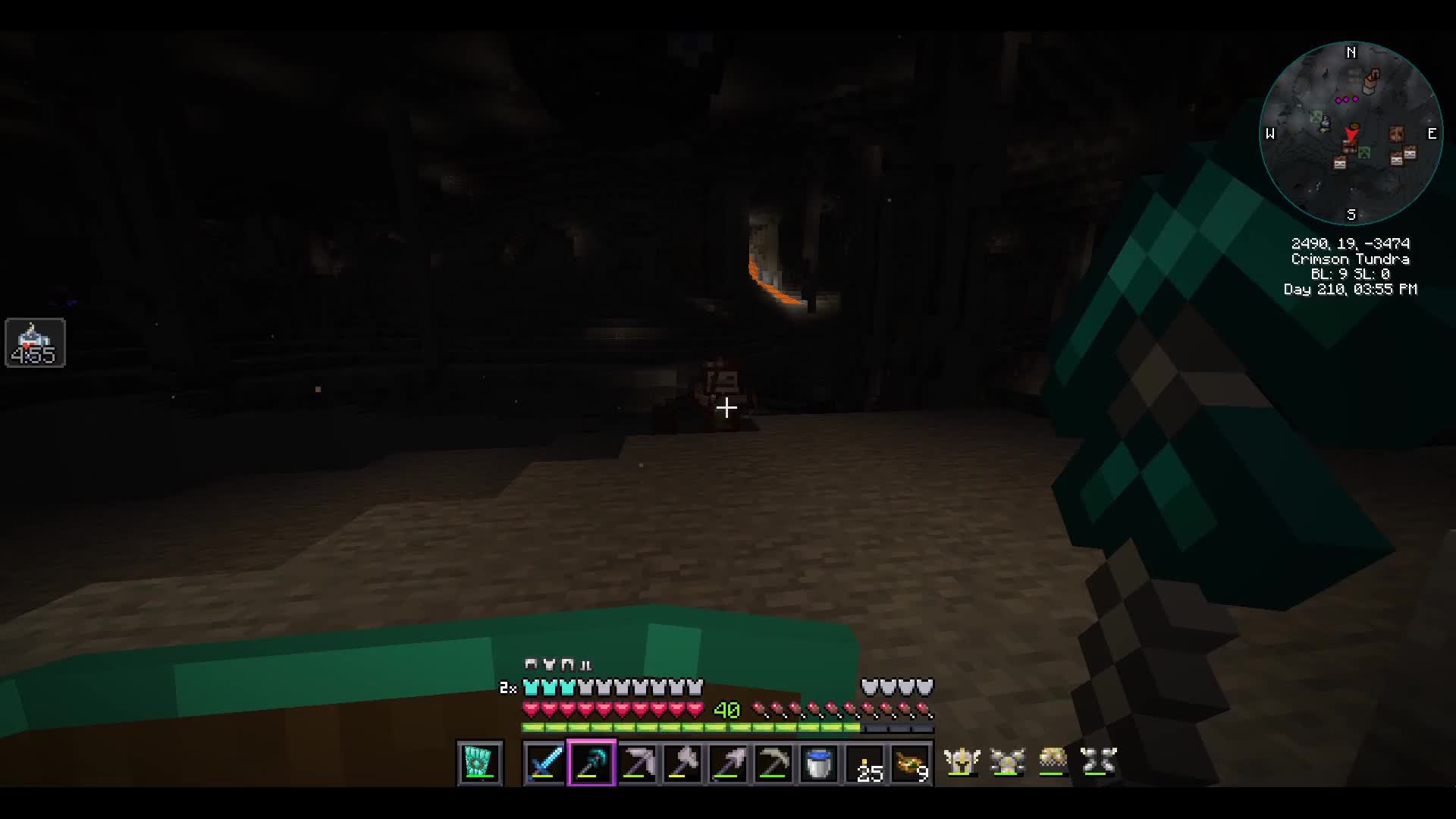Choose the hoe at the hotbar's right side
Image resolution: width=1456 pixels, height=819 pixels.
774,764
